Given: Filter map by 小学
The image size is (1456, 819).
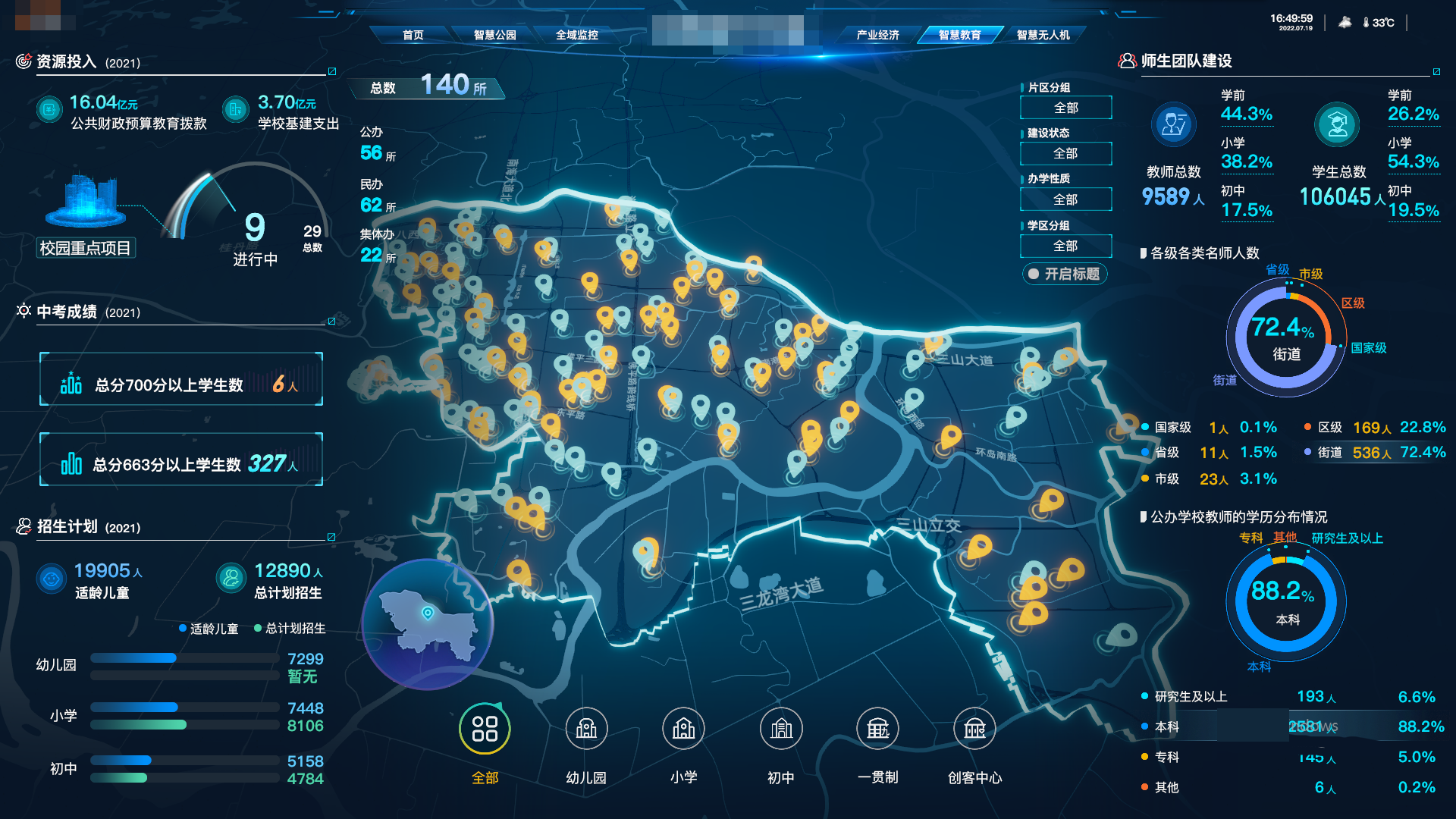Looking at the screenshot, I should tap(683, 730).
